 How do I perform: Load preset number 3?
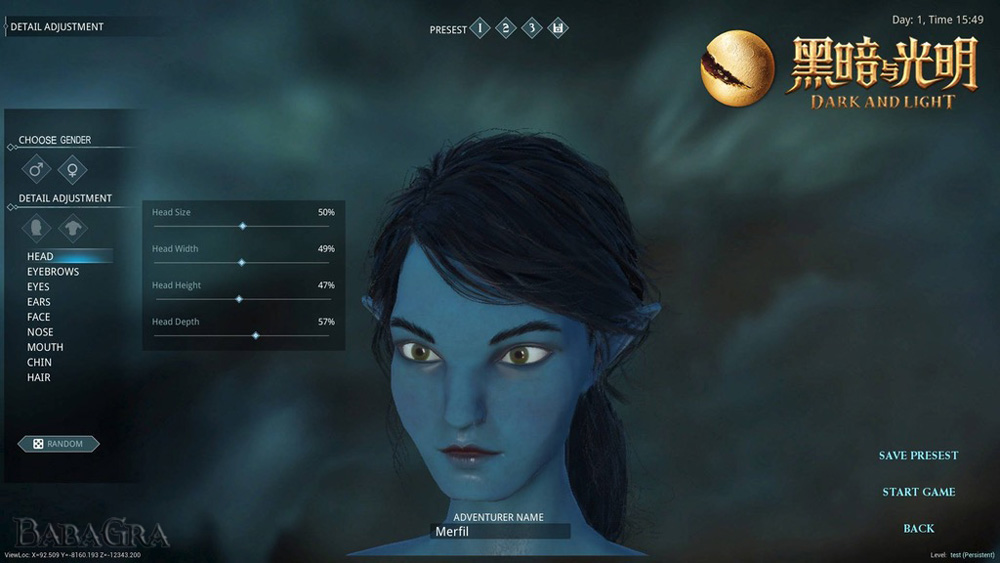(532, 28)
